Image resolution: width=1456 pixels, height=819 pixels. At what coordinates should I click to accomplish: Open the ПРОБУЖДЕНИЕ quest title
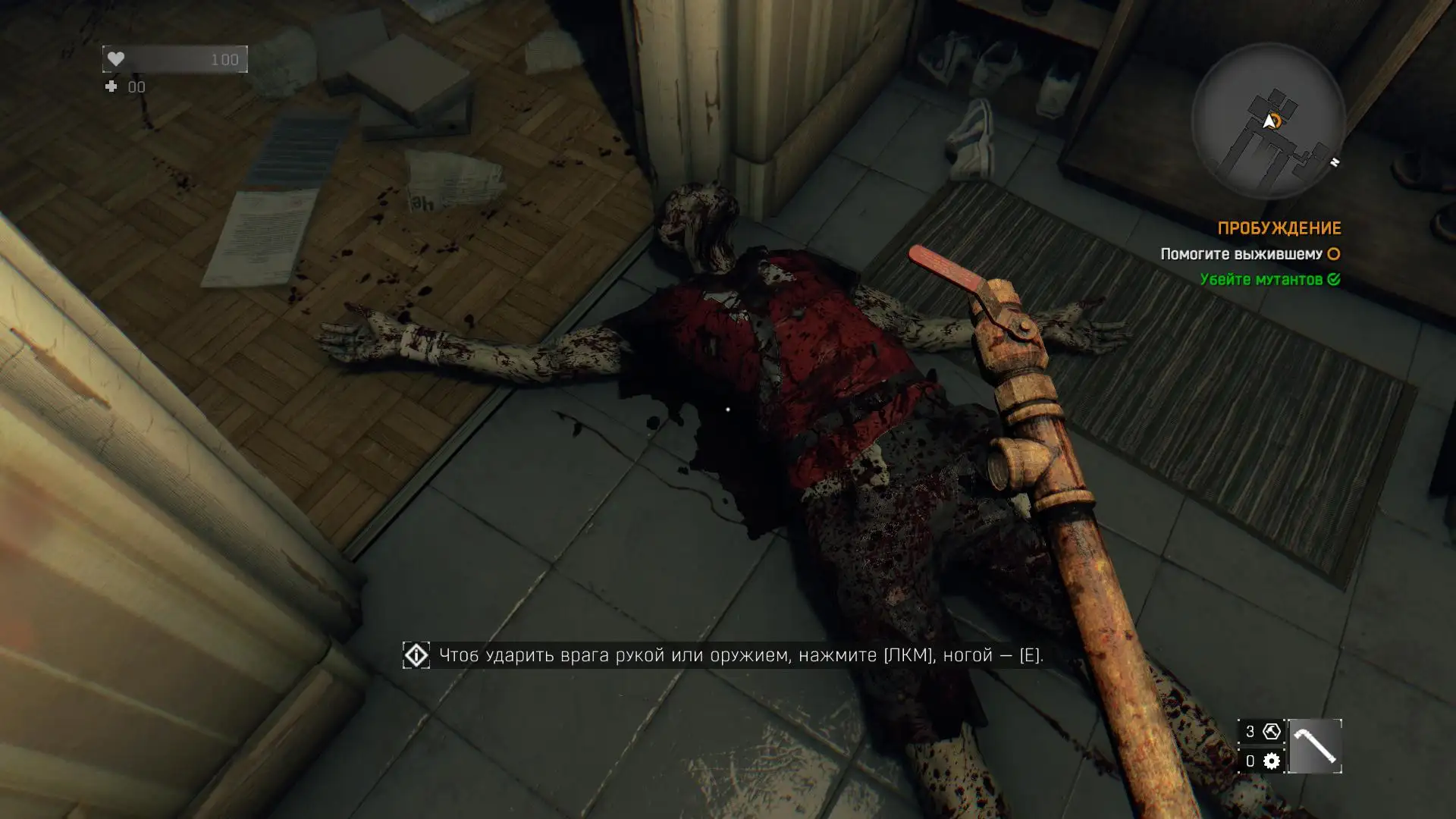1279,228
